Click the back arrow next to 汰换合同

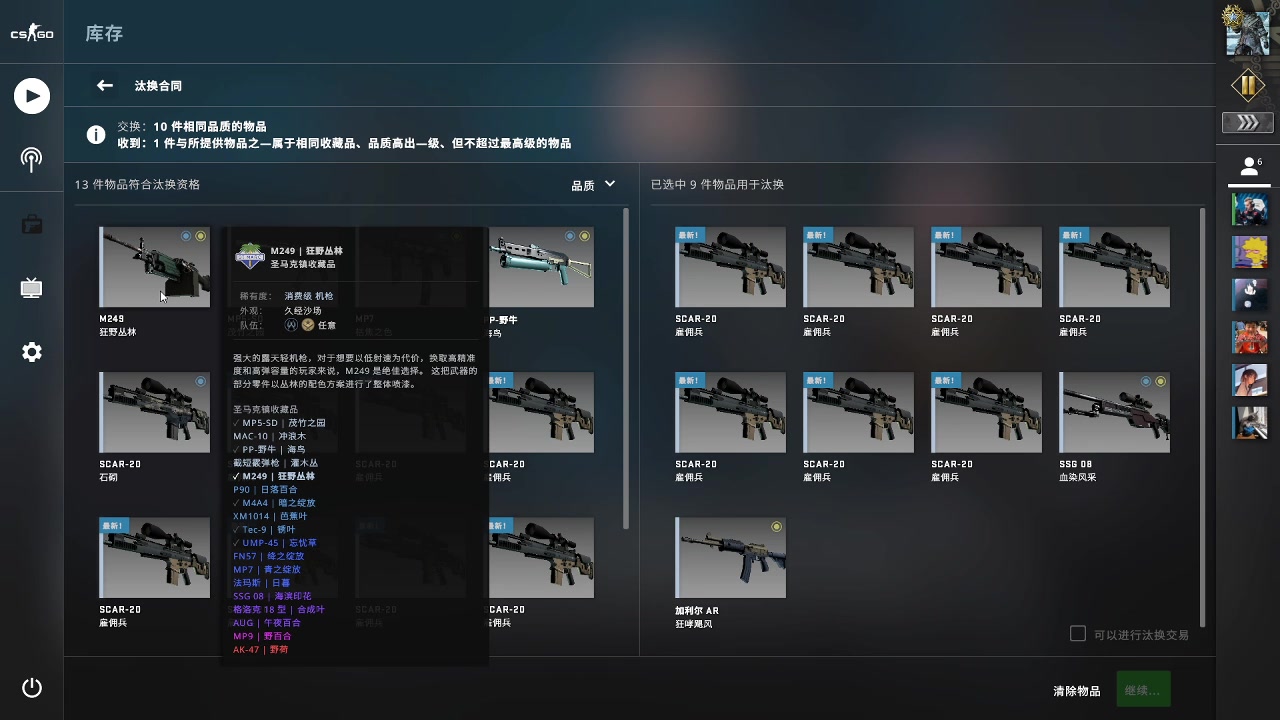click(x=104, y=85)
